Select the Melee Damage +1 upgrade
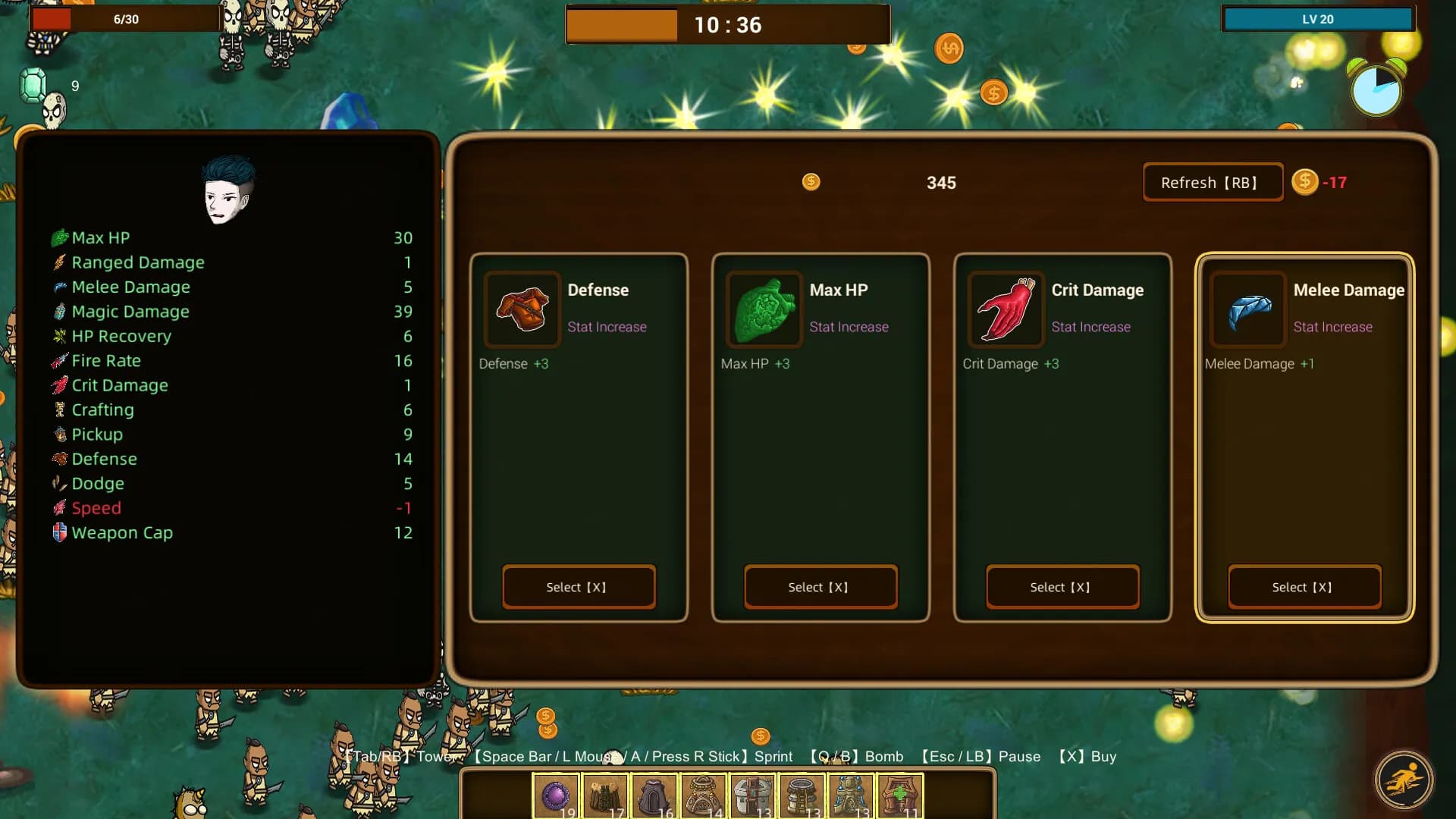Screen dimensions: 1456x819 (x=1304, y=587)
